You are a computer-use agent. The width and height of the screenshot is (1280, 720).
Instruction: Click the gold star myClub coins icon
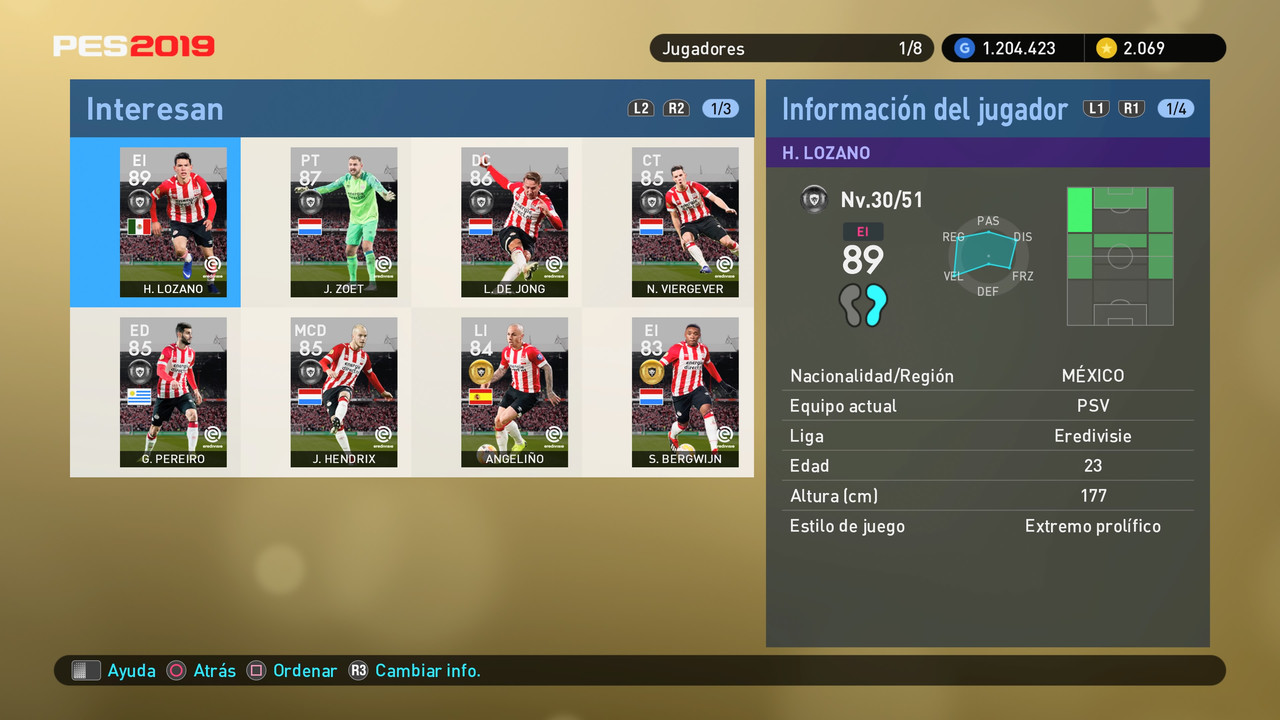point(1107,47)
